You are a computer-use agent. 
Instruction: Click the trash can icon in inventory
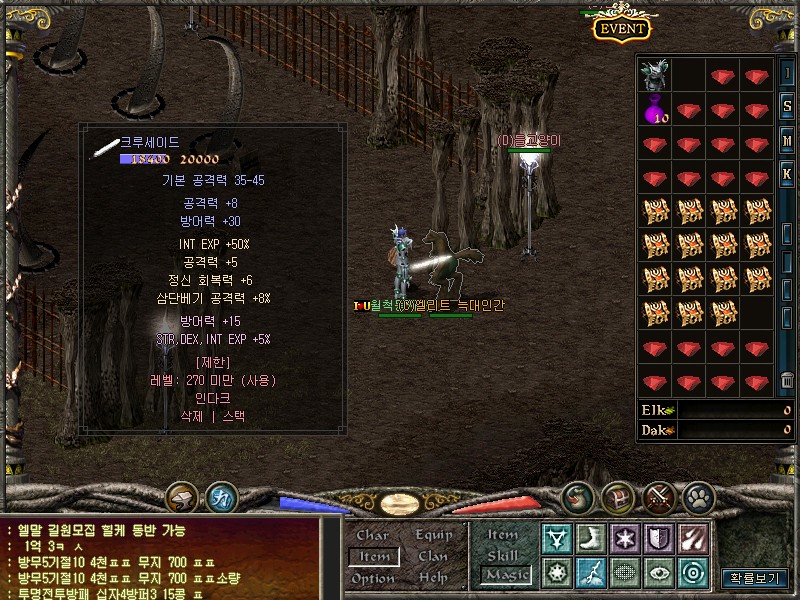[x=788, y=381]
